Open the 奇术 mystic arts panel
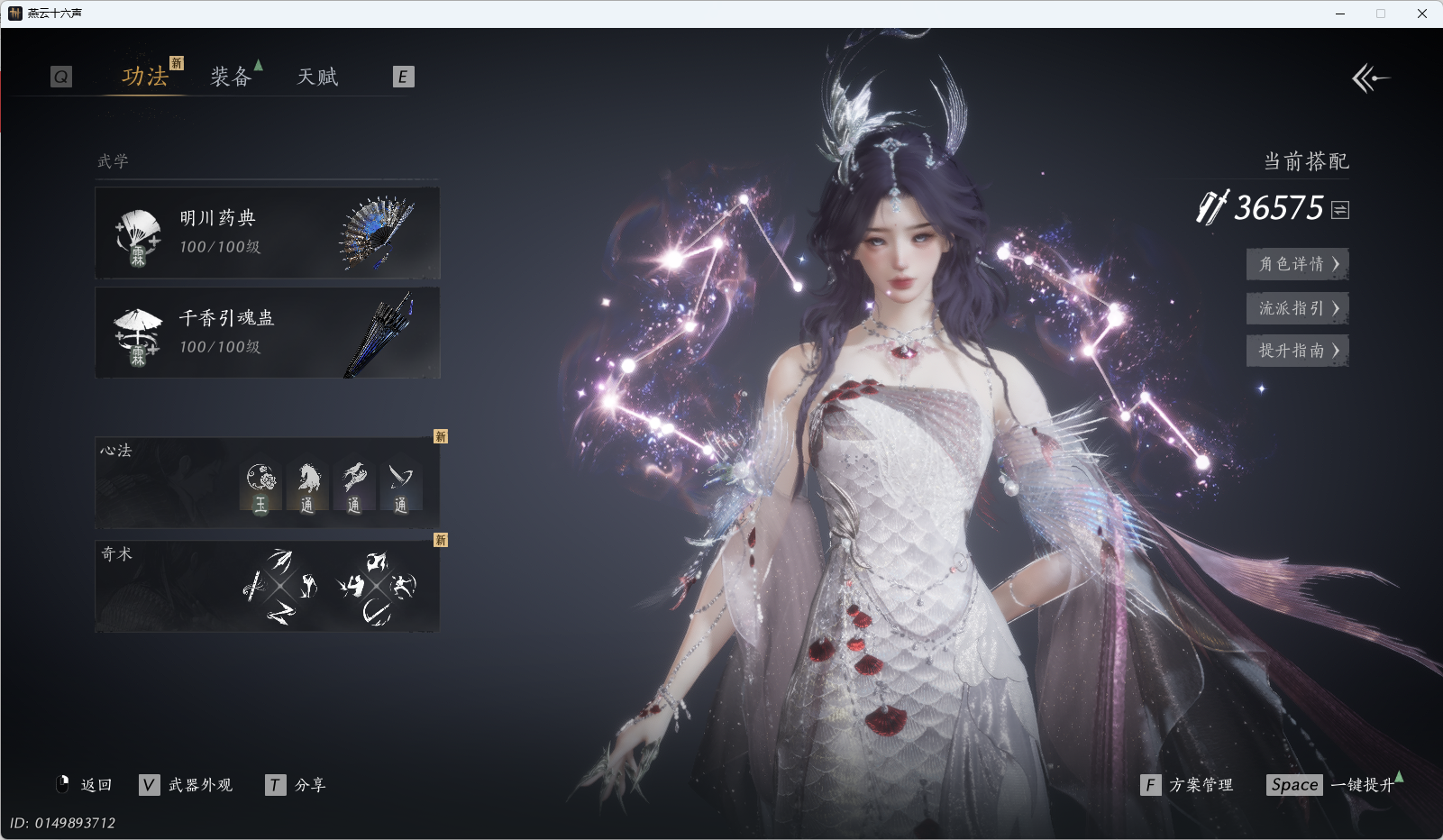Image resolution: width=1443 pixels, height=840 pixels. [267, 586]
